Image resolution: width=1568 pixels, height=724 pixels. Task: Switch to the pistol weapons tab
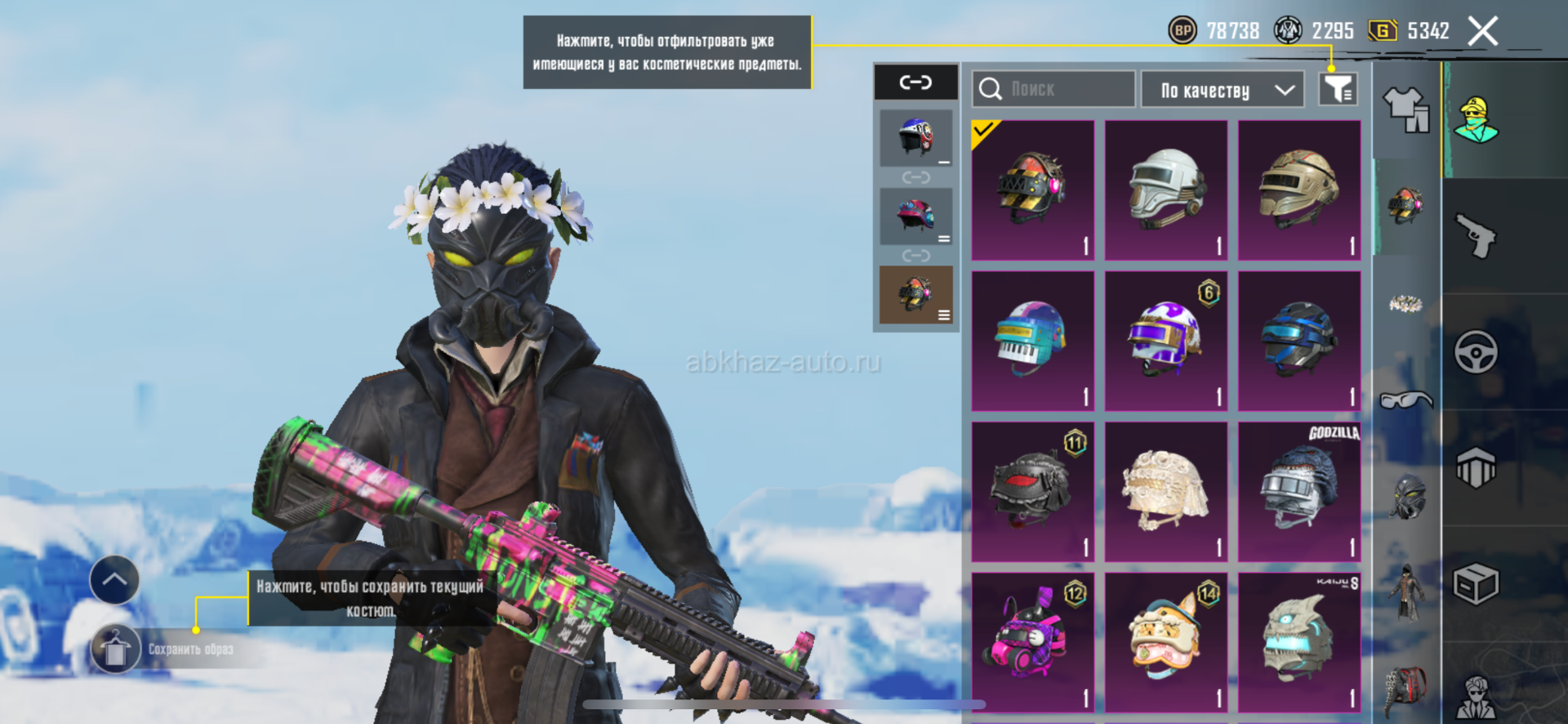1476,237
